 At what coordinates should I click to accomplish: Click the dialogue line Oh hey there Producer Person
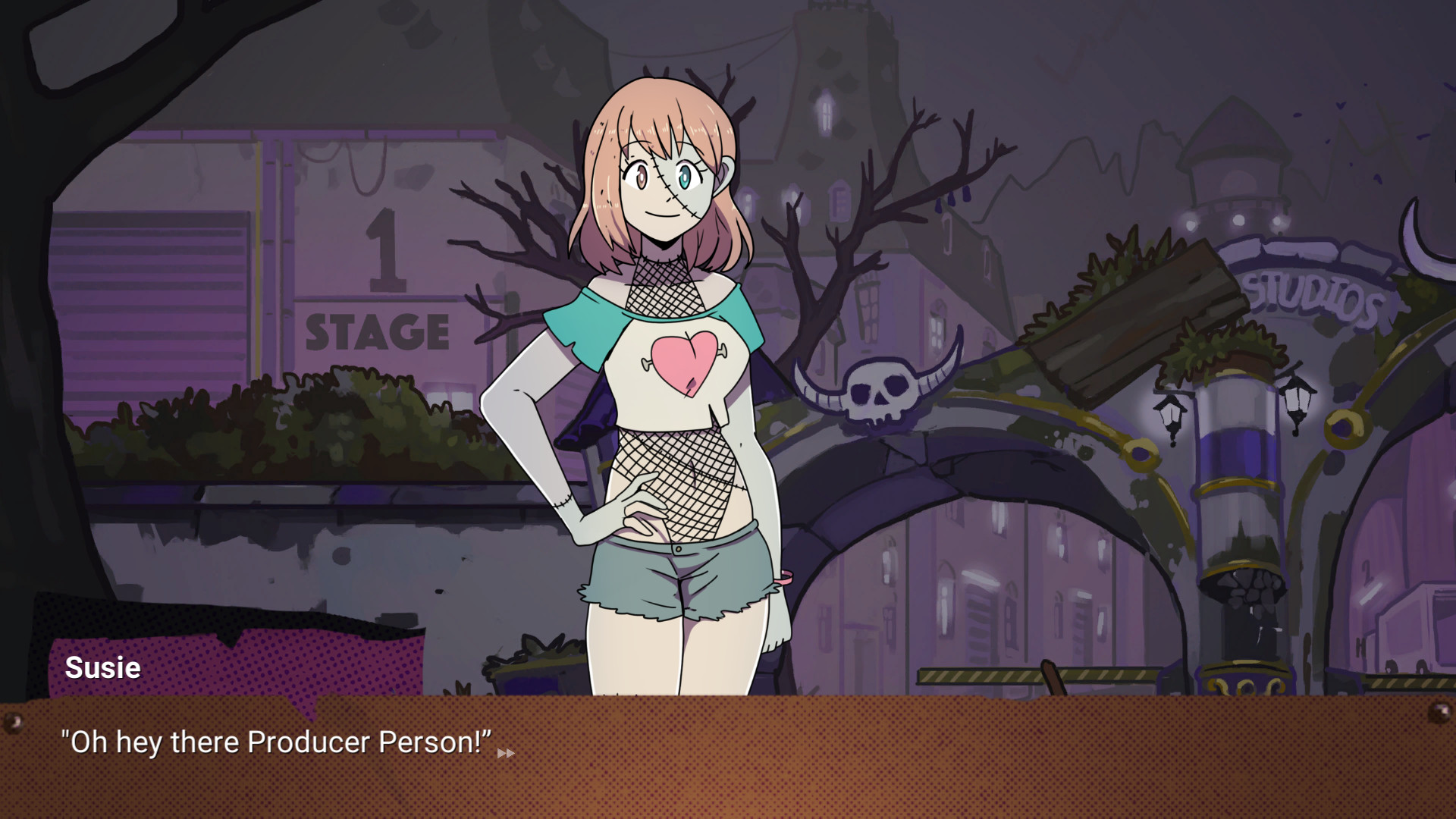point(277,742)
